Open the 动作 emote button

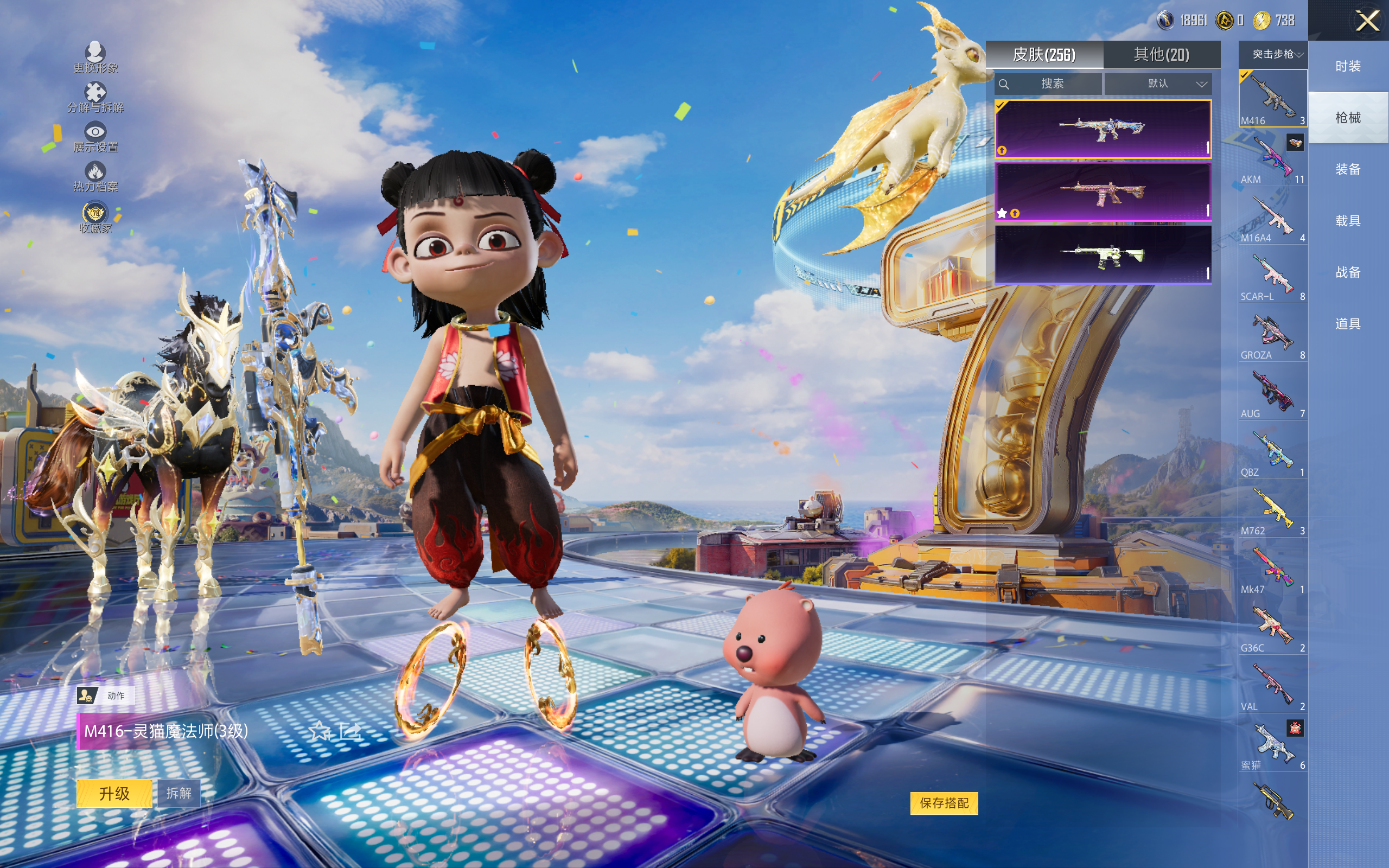pos(105,696)
